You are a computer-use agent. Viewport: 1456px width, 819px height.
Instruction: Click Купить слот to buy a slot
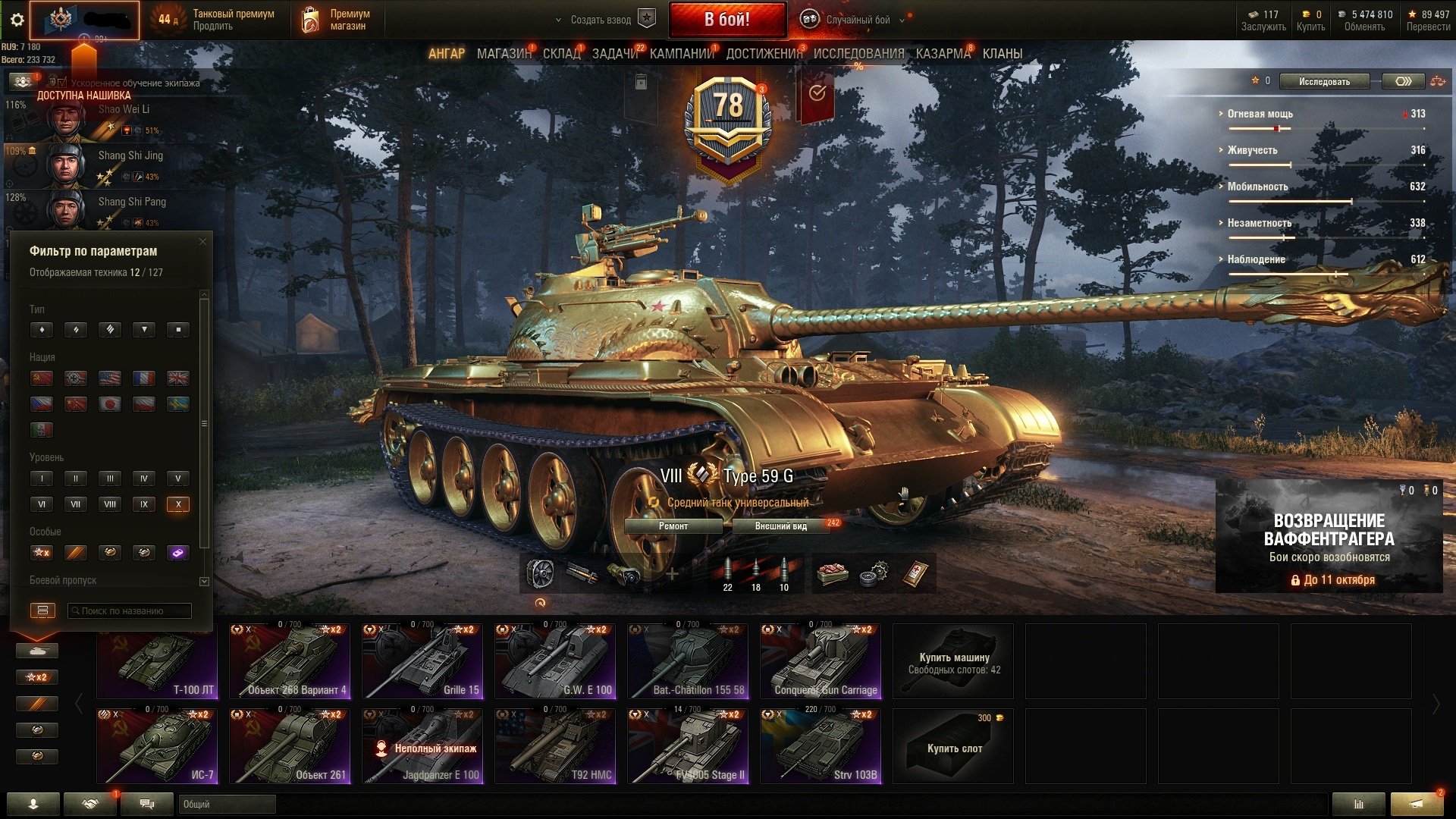point(953,746)
